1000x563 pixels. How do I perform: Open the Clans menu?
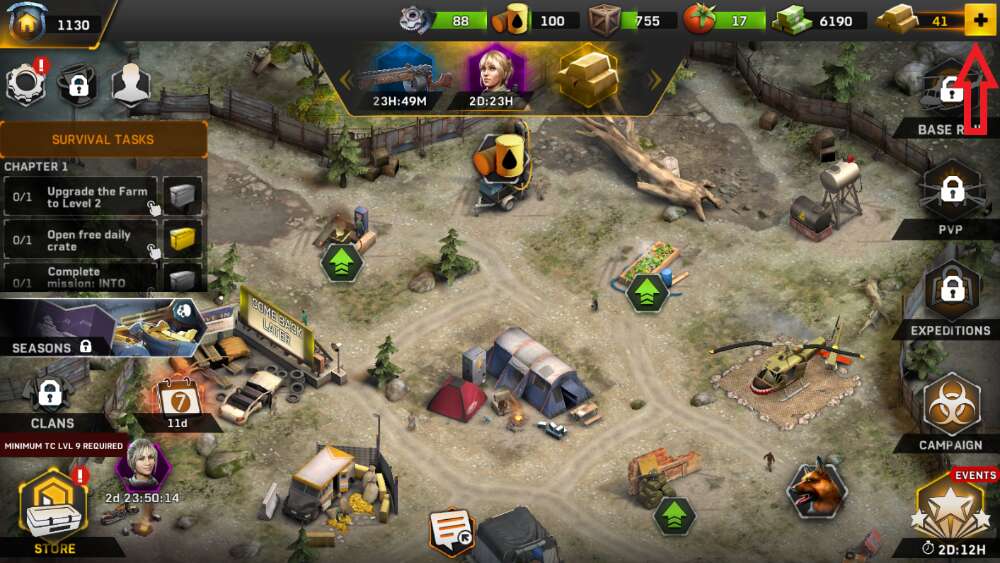(51, 400)
